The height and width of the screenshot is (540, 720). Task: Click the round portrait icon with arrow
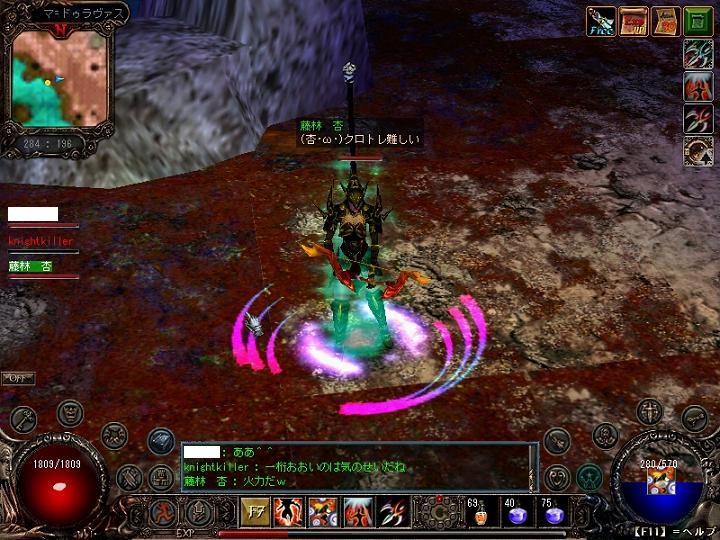[697, 151]
